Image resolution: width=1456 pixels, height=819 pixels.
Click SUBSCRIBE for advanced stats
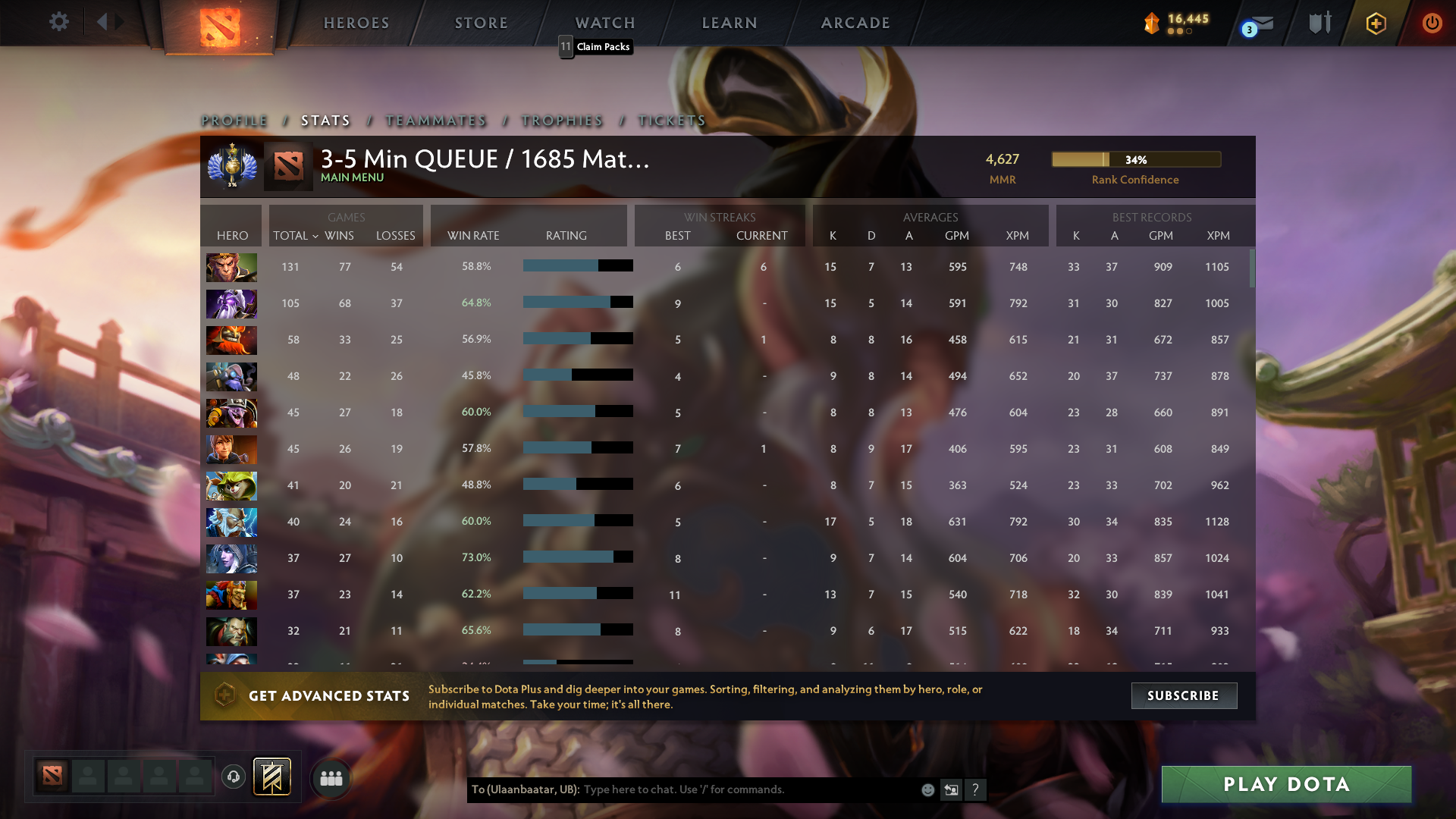pos(1183,695)
